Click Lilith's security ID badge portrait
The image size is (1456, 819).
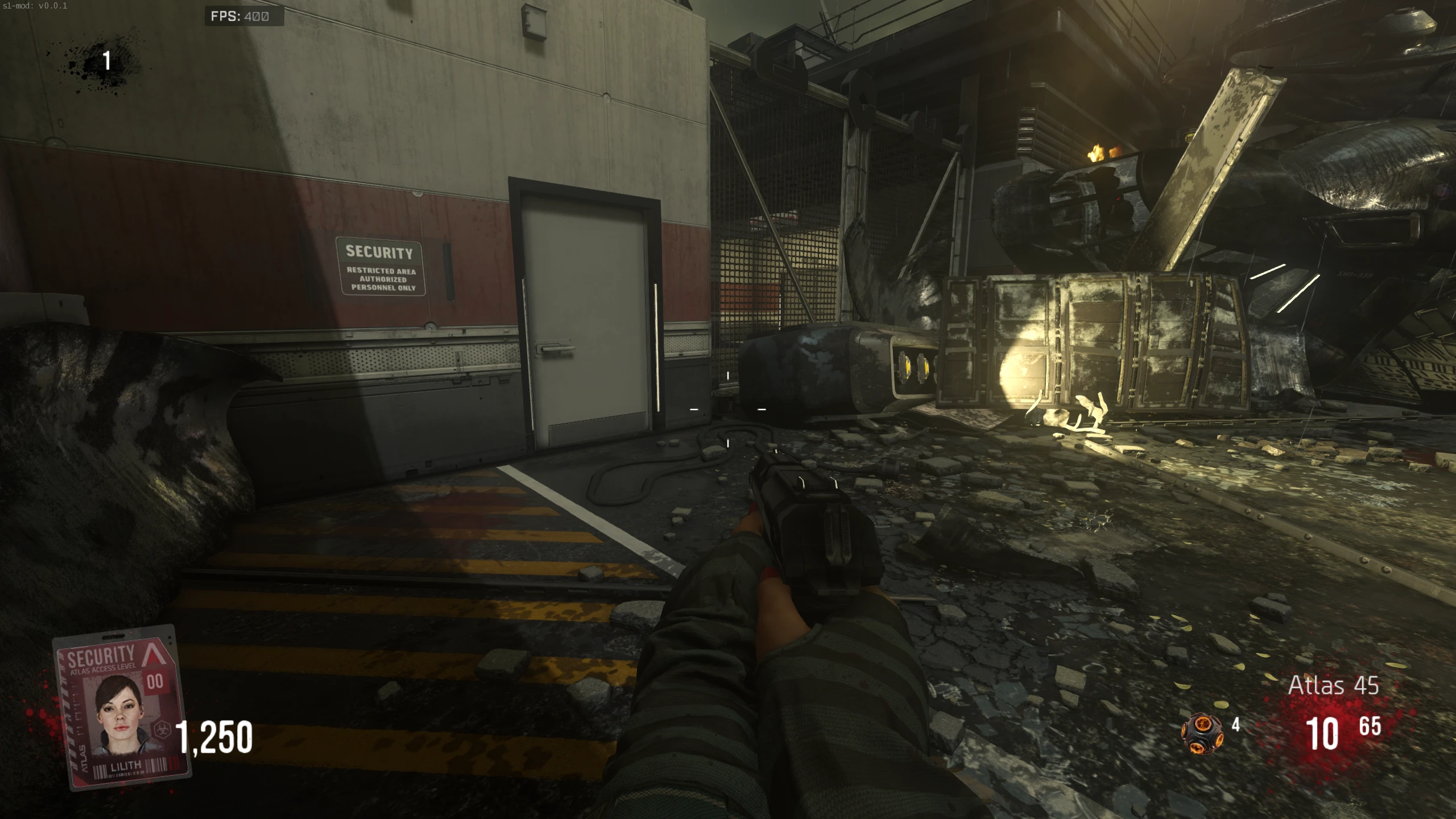[x=119, y=714]
